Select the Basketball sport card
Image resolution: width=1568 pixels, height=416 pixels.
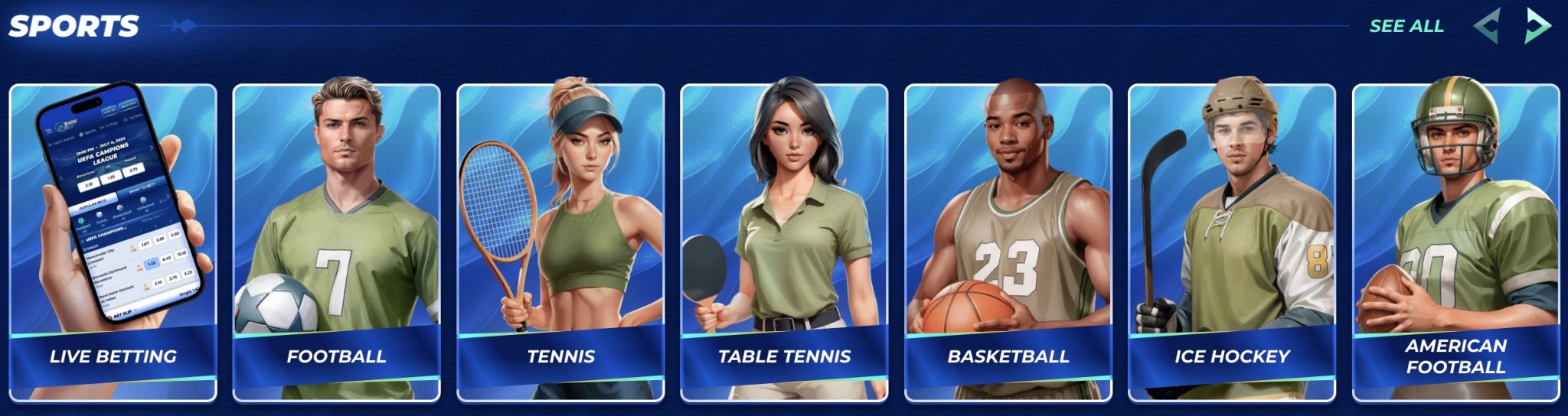tap(1008, 243)
